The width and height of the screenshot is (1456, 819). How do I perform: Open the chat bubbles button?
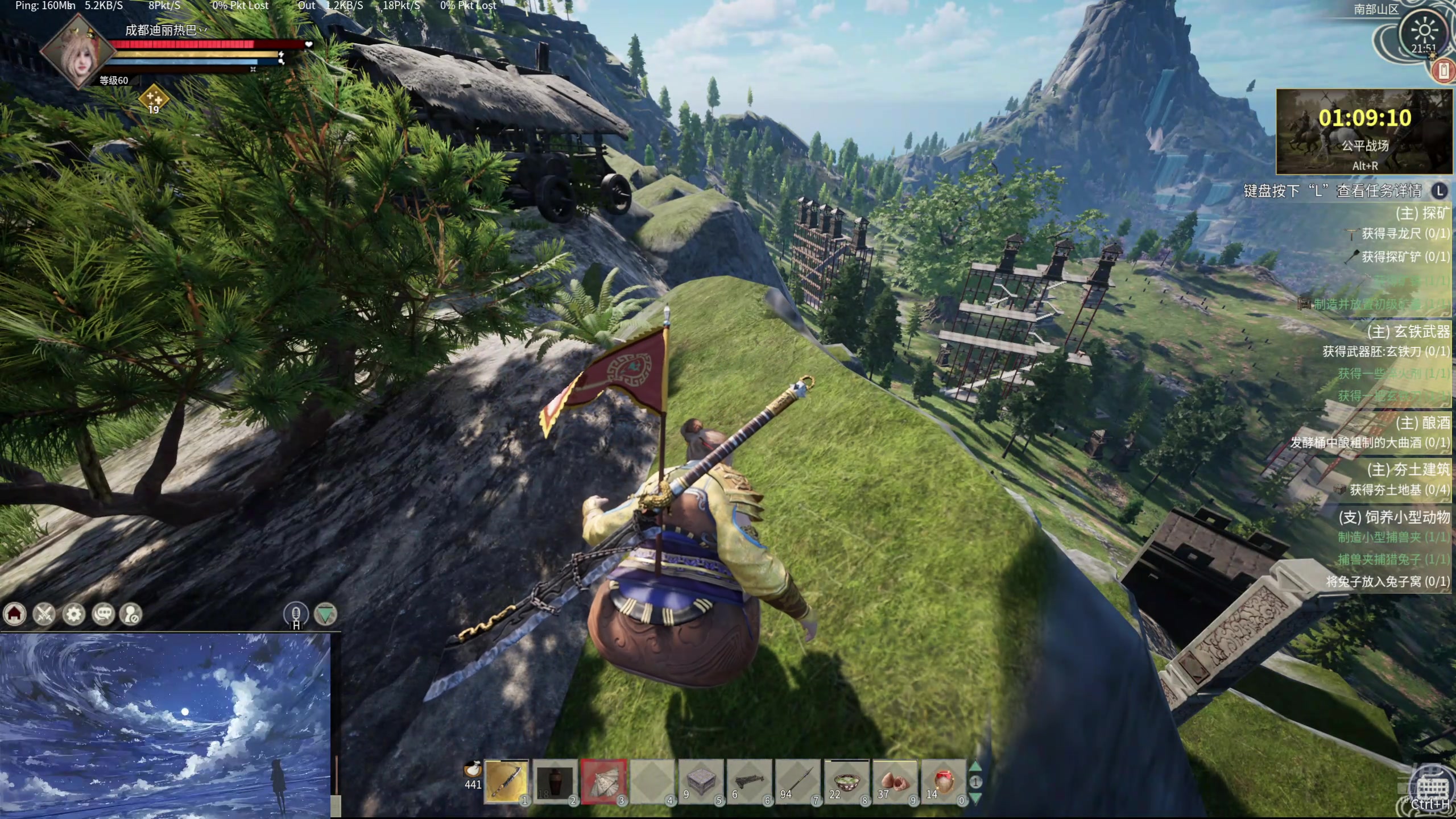(104, 614)
